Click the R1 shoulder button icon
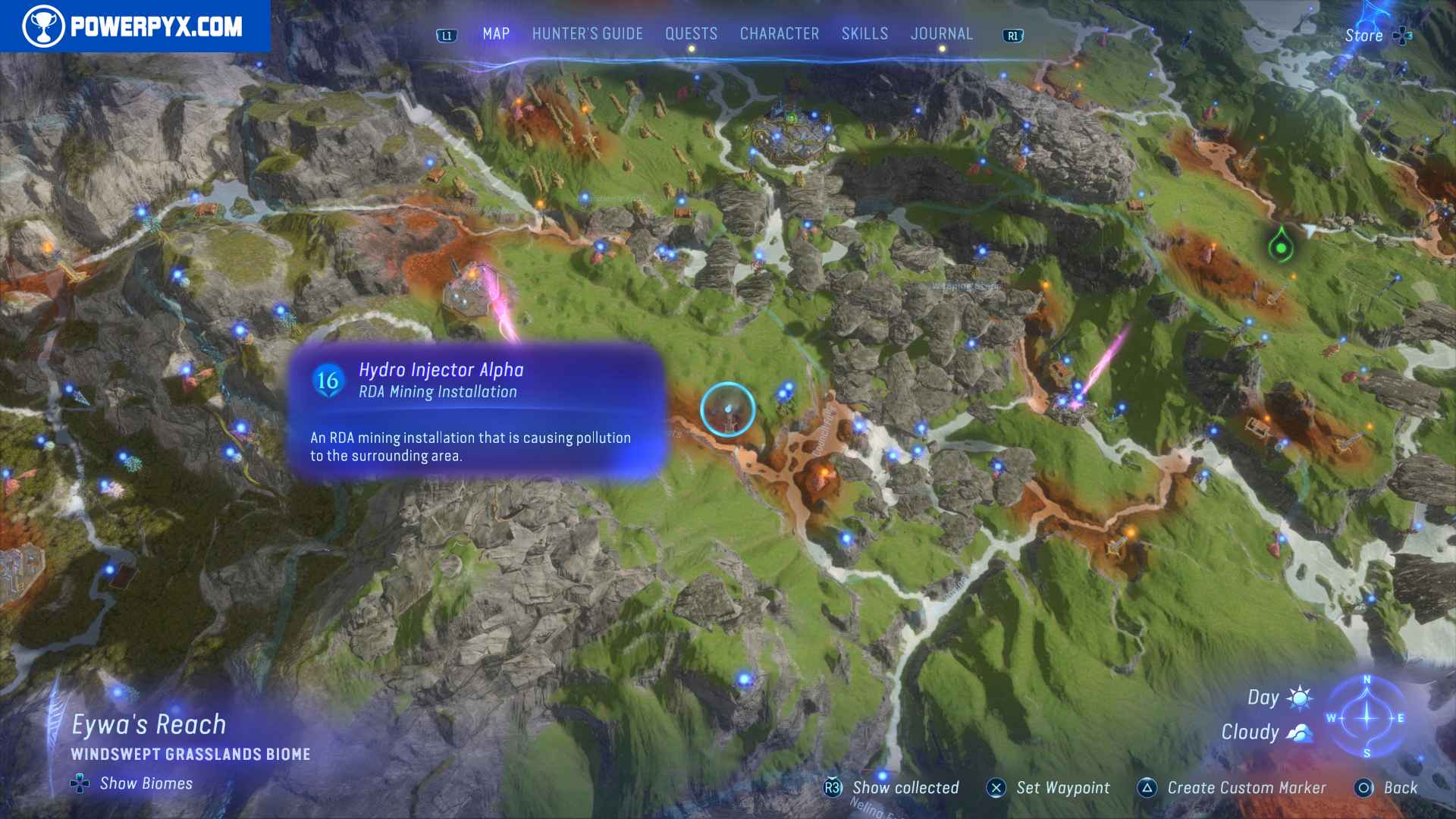Screen dimensions: 1456x819 coord(1014,34)
